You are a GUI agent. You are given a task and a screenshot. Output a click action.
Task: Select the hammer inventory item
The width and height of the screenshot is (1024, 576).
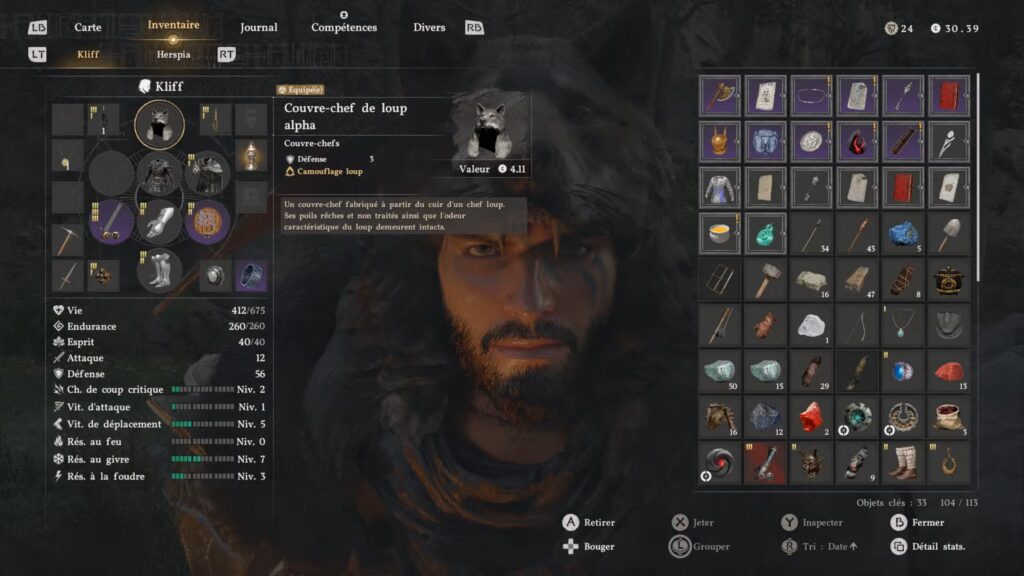coord(766,280)
